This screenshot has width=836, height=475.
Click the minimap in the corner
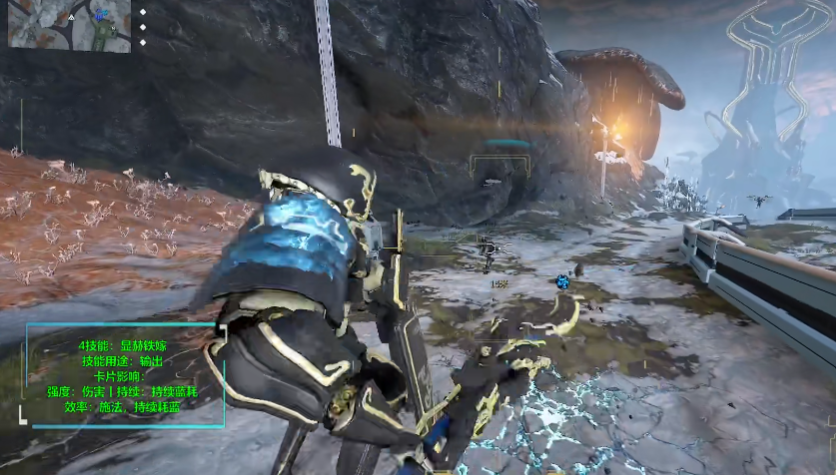tap(69, 26)
